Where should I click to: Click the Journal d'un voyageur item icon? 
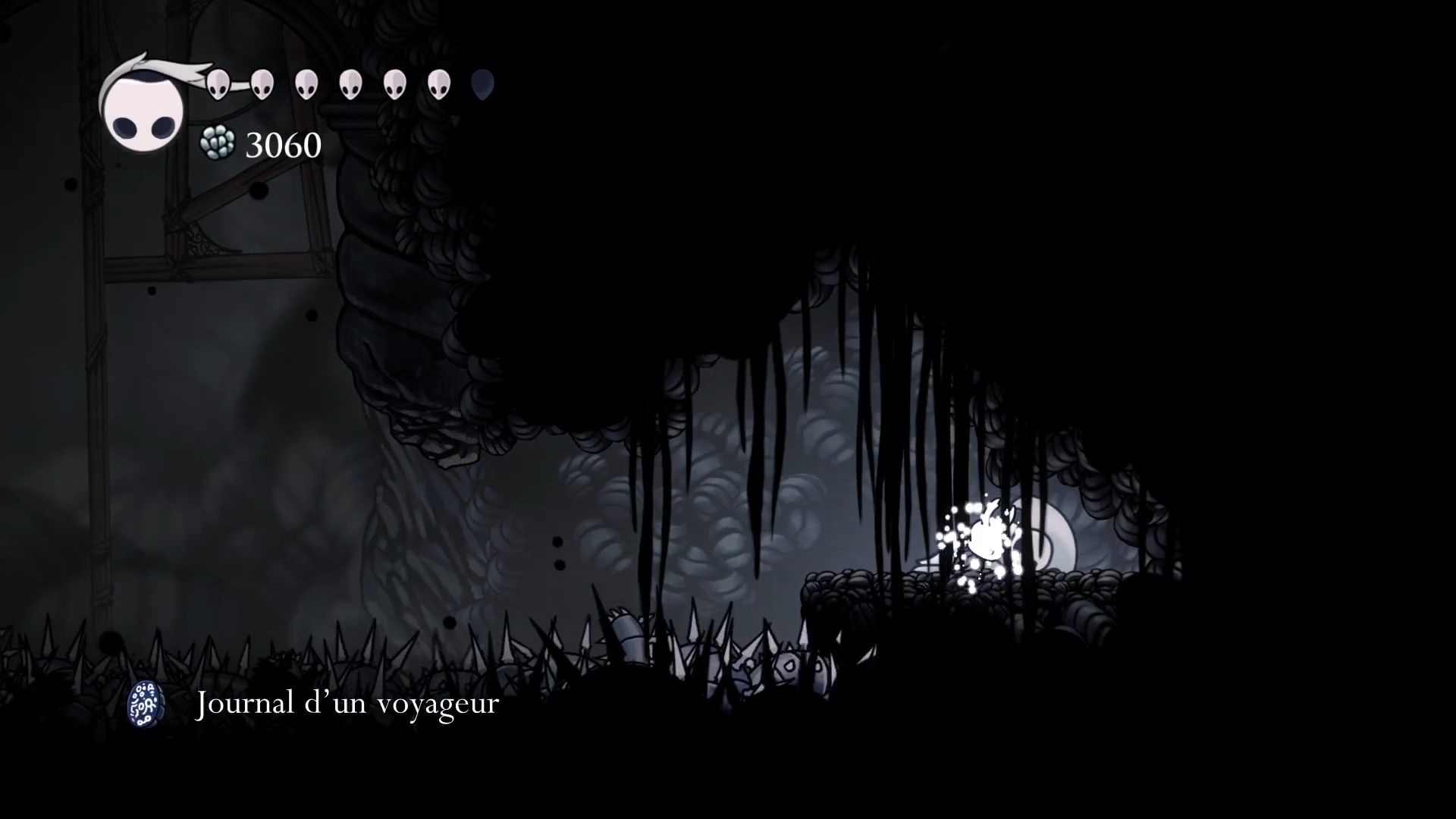click(x=146, y=703)
